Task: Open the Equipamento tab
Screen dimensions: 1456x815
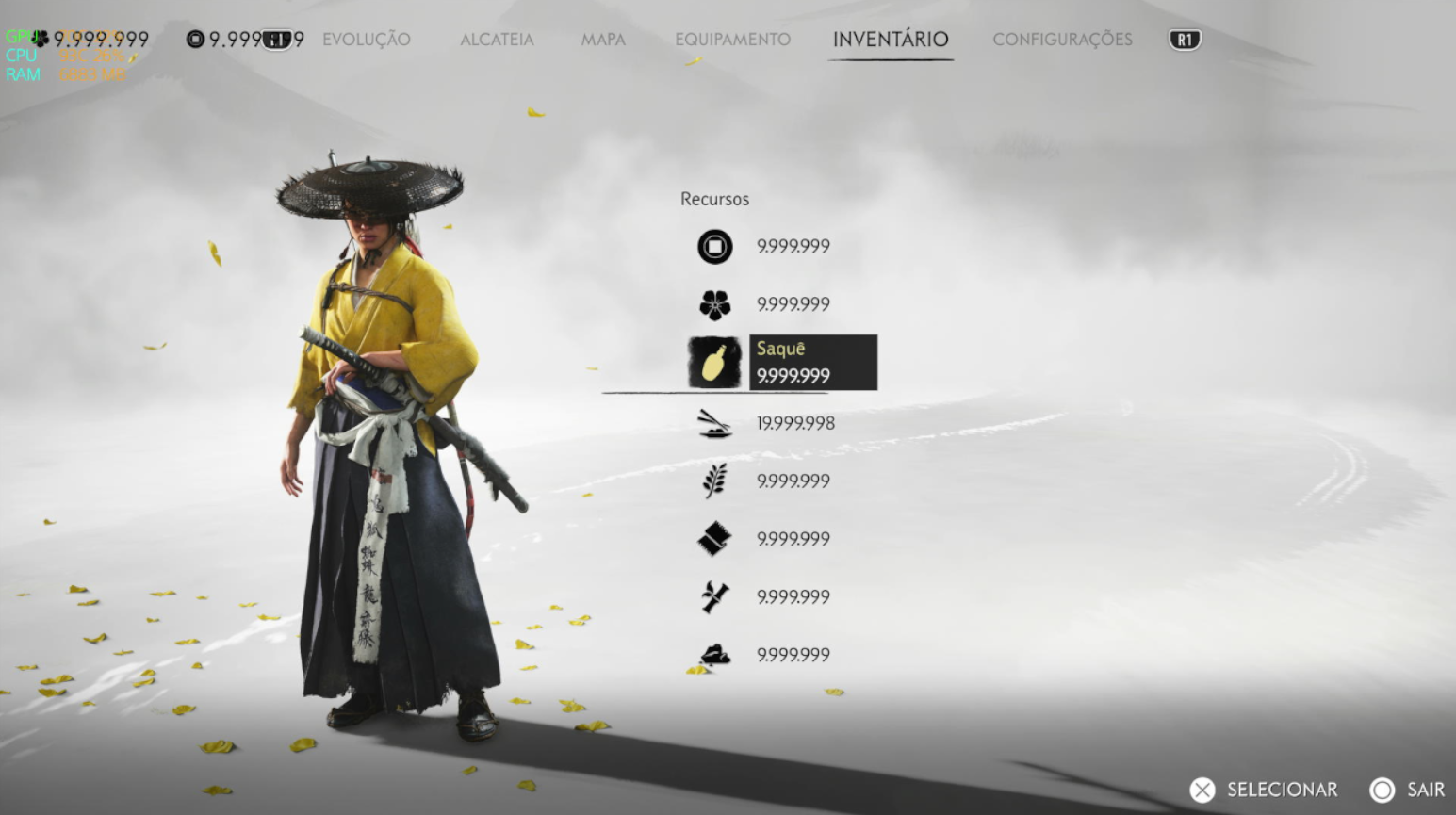Action: (732, 40)
